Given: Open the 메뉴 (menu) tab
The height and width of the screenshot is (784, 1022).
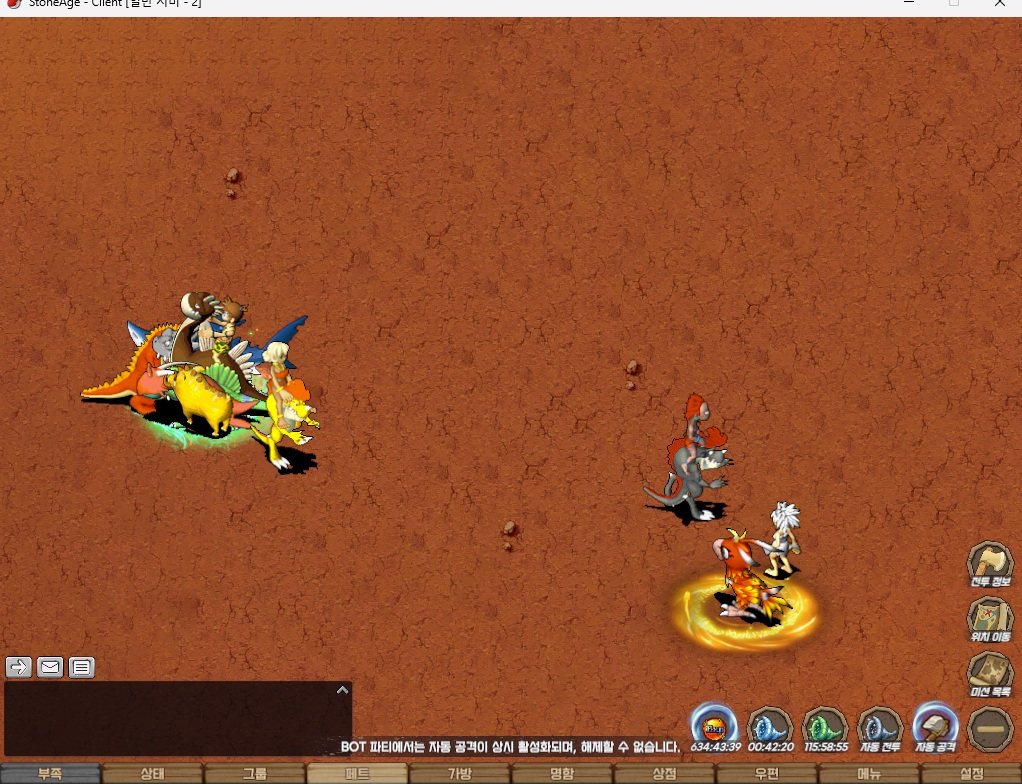Looking at the screenshot, I should tap(869, 774).
